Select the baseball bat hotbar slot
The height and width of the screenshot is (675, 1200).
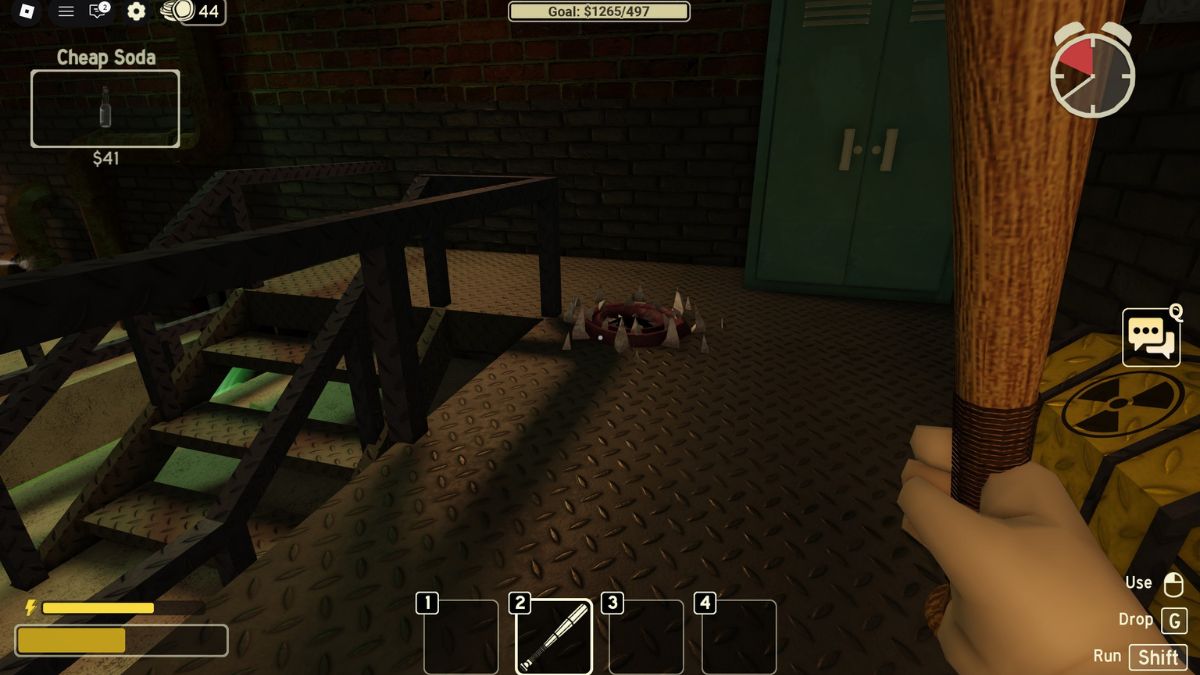[554, 636]
